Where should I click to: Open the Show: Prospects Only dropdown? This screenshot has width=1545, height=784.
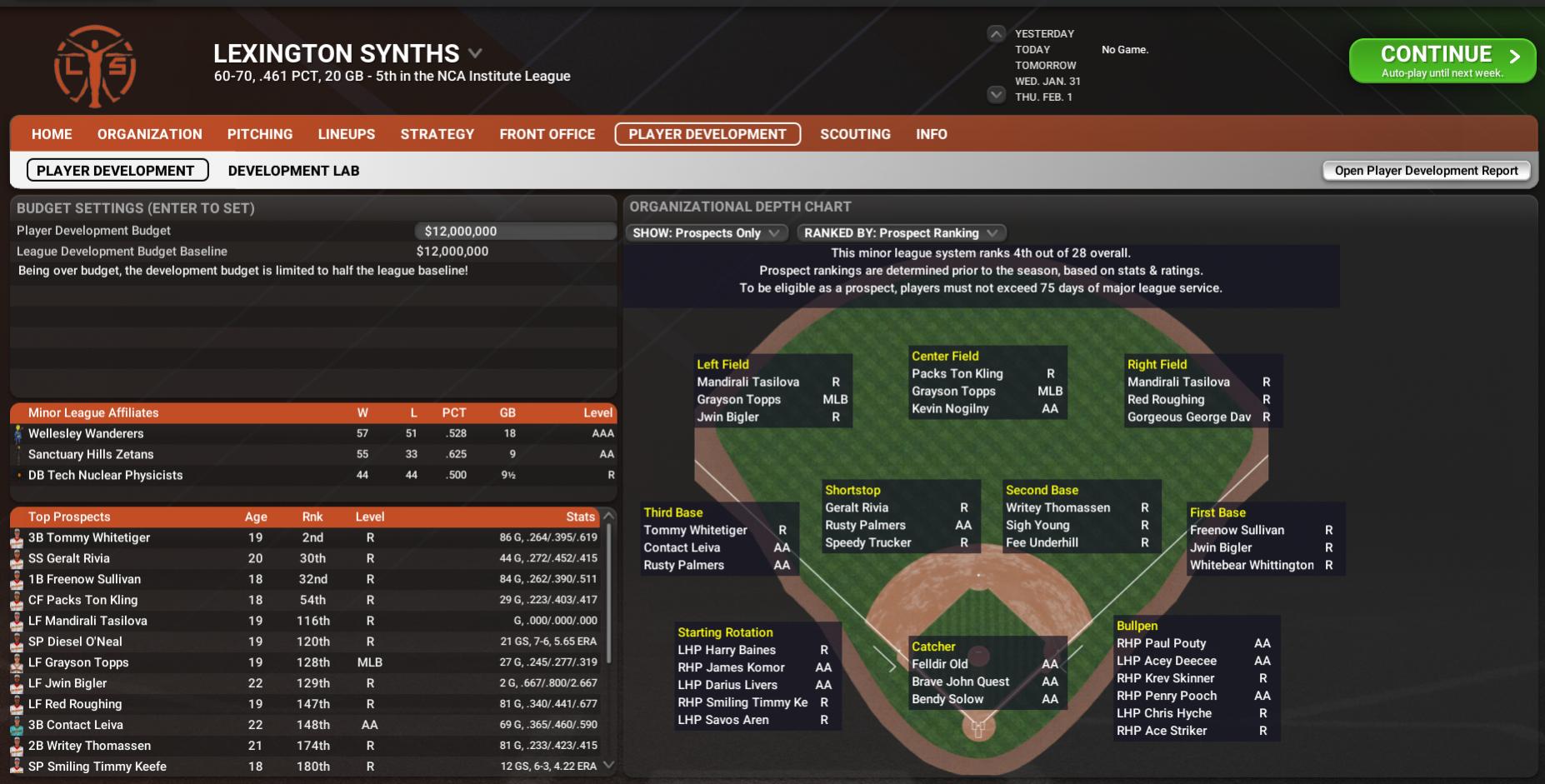coord(706,233)
